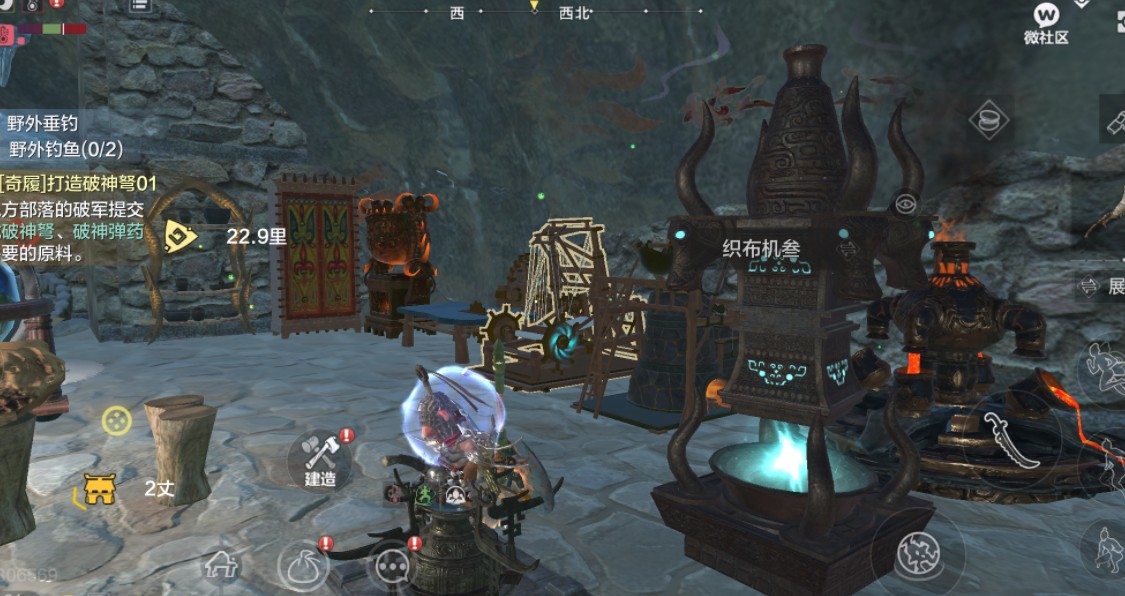Tap the home house icon
The height and width of the screenshot is (596, 1125).
[x=221, y=565]
